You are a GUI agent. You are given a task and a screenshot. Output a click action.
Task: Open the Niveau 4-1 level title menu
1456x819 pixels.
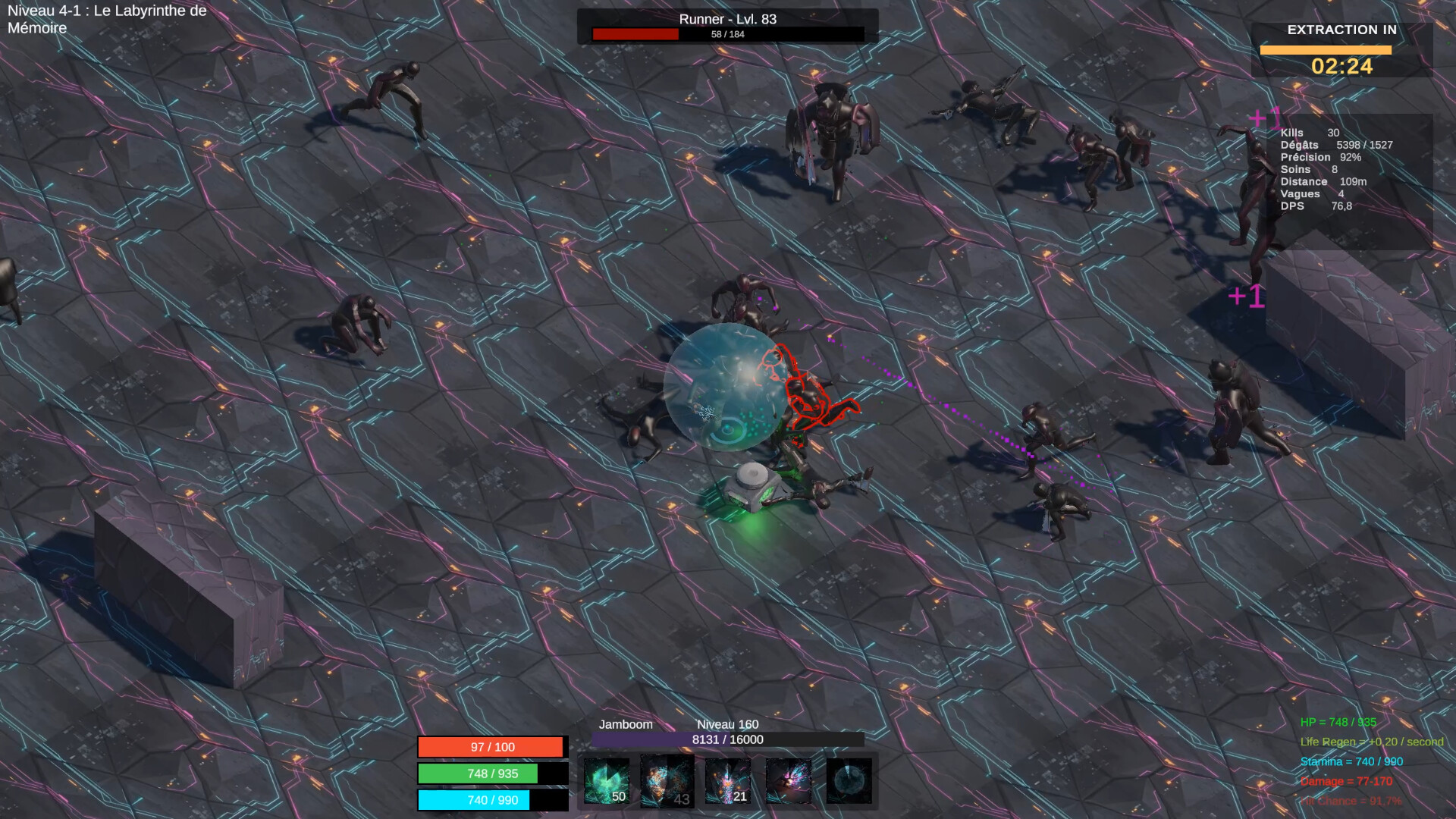106,19
